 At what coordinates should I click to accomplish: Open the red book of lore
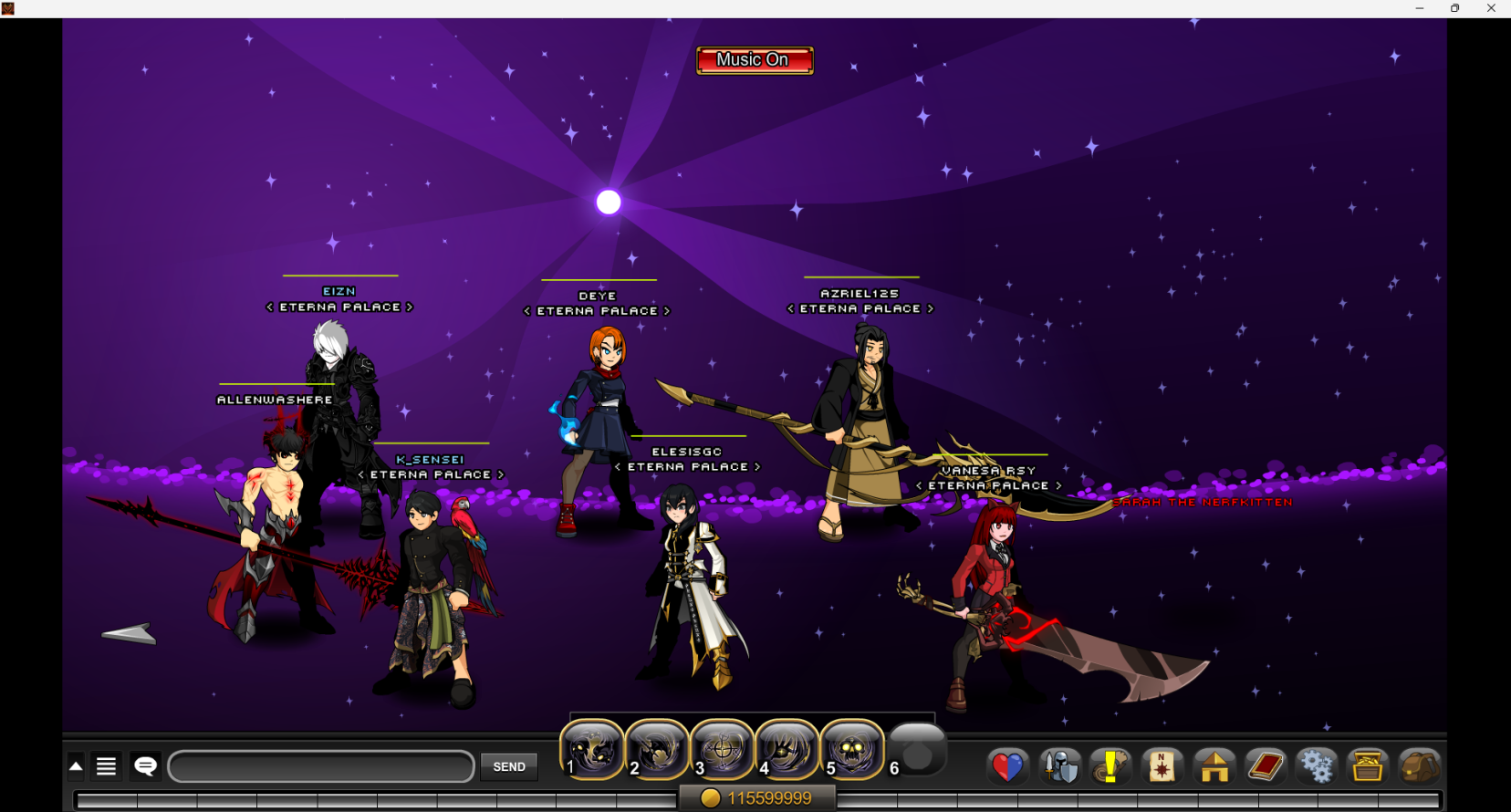point(1266,766)
